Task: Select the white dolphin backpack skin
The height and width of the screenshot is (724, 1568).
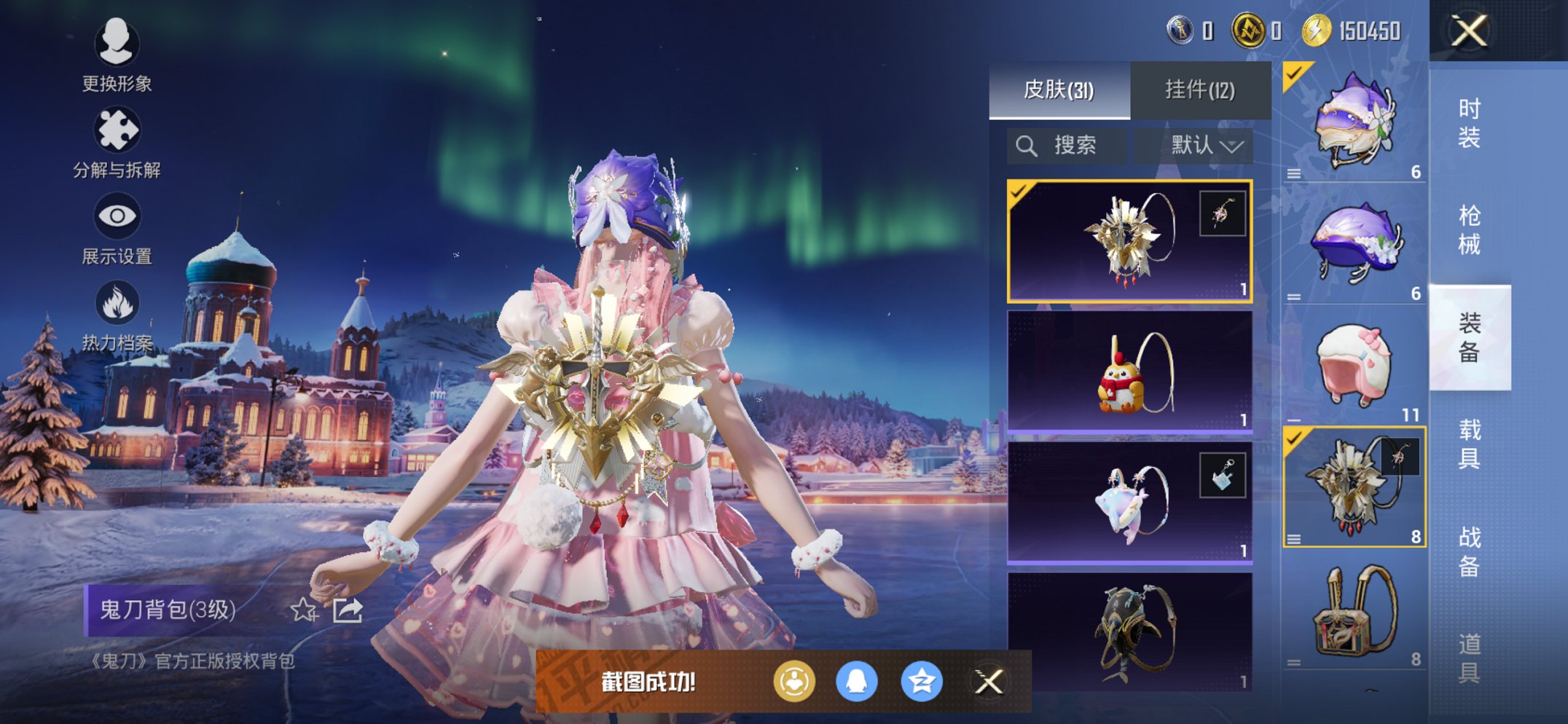Action: [x=1129, y=503]
